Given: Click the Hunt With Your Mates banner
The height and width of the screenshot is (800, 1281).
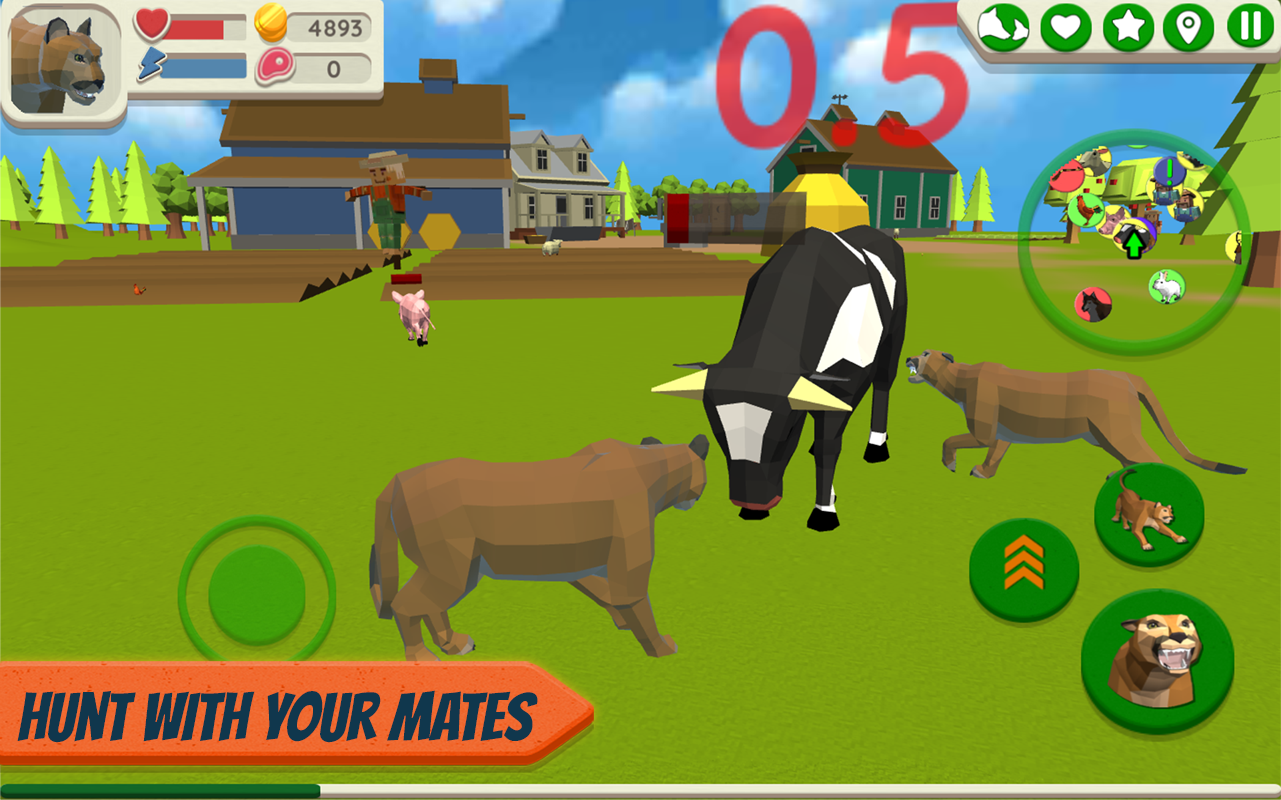Looking at the screenshot, I should coord(280,713).
